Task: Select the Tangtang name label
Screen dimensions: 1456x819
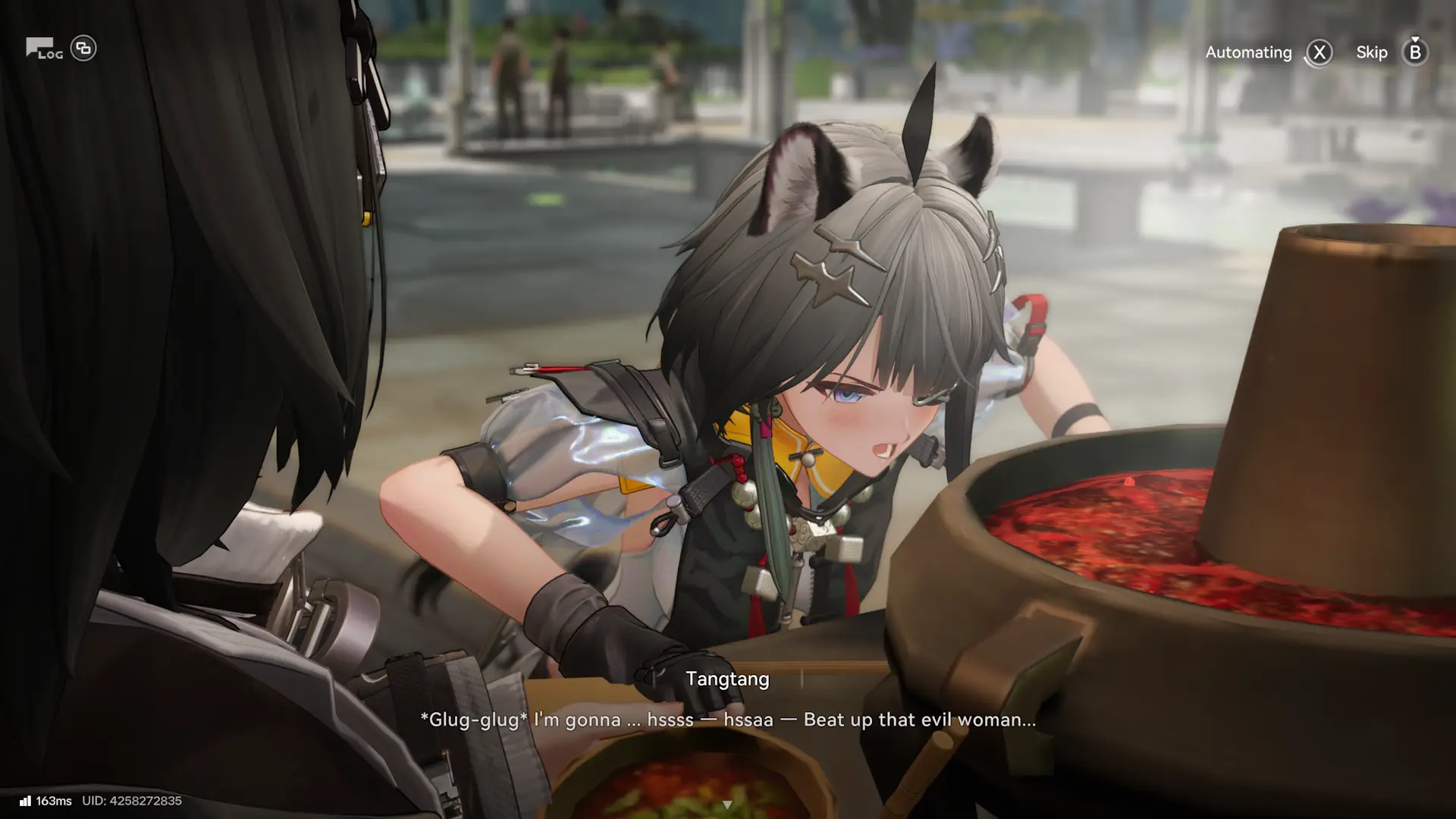Action: pyautogui.click(x=727, y=679)
